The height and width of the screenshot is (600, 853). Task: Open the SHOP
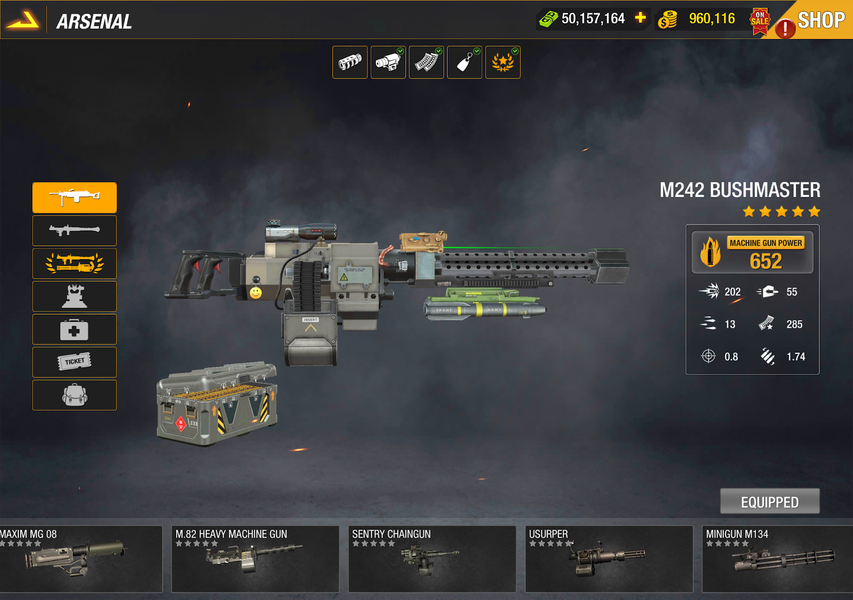820,20
